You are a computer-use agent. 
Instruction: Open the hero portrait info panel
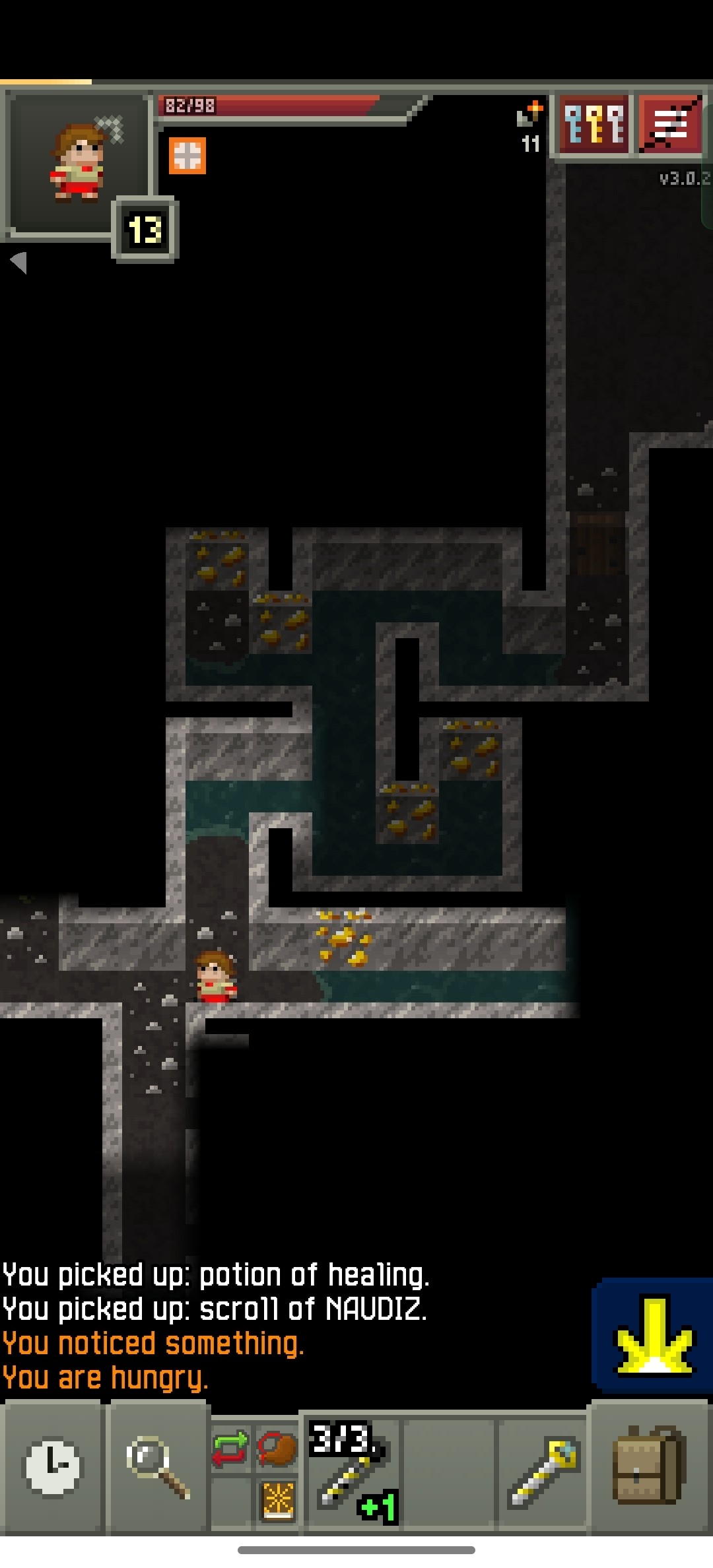(78, 162)
